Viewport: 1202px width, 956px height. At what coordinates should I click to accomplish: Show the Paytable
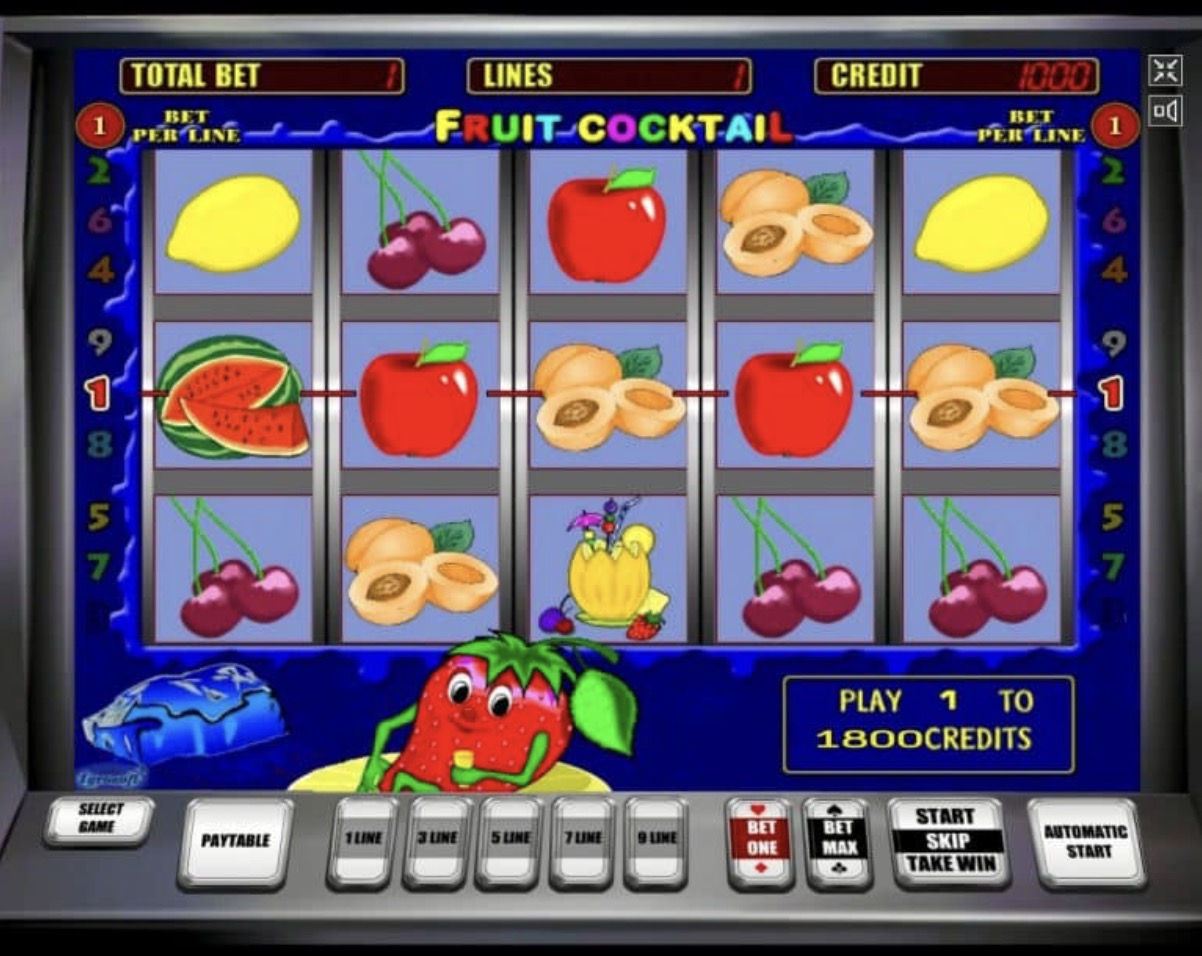tap(236, 841)
